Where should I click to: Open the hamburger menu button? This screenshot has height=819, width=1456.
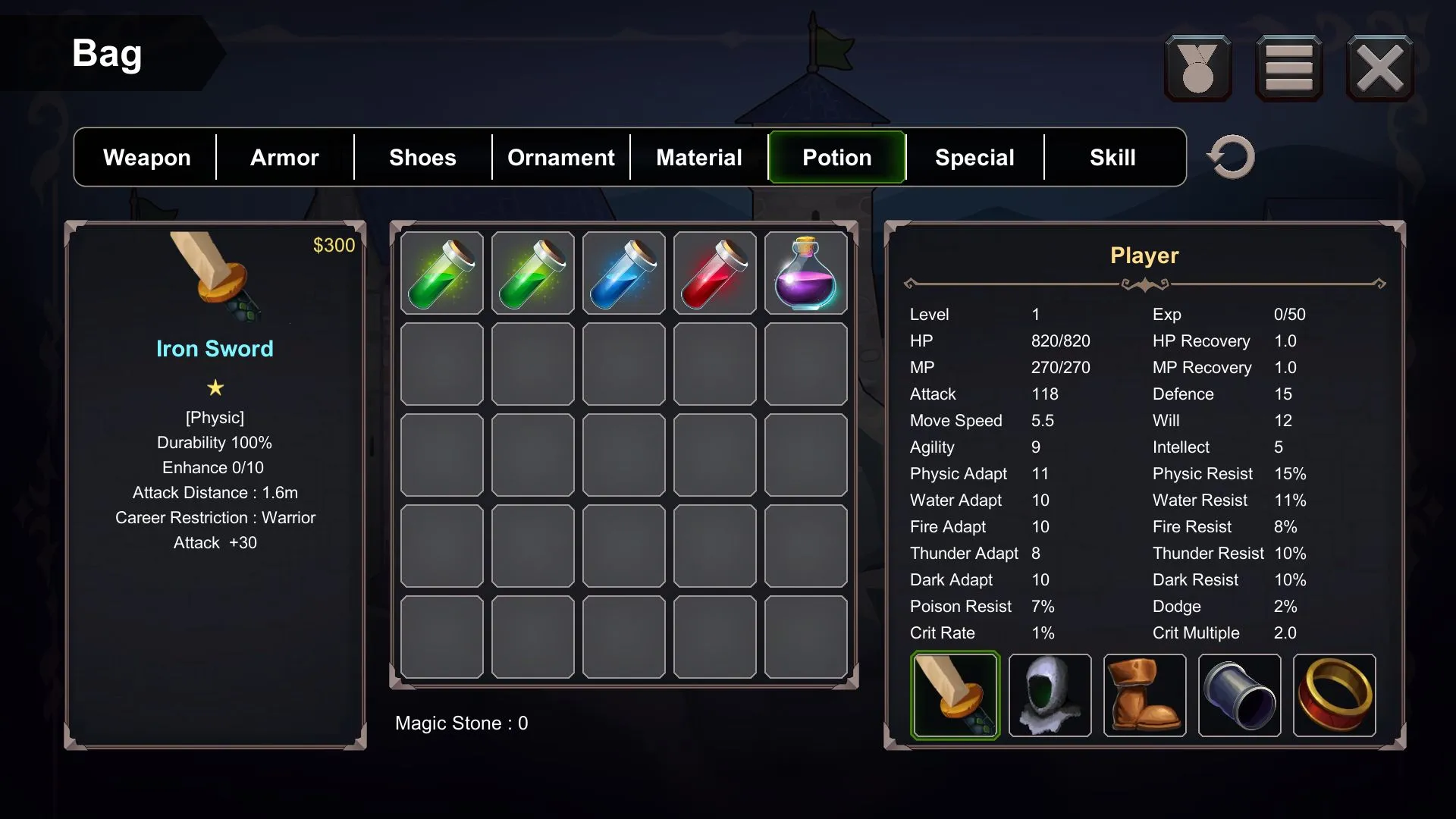tap(1288, 68)
